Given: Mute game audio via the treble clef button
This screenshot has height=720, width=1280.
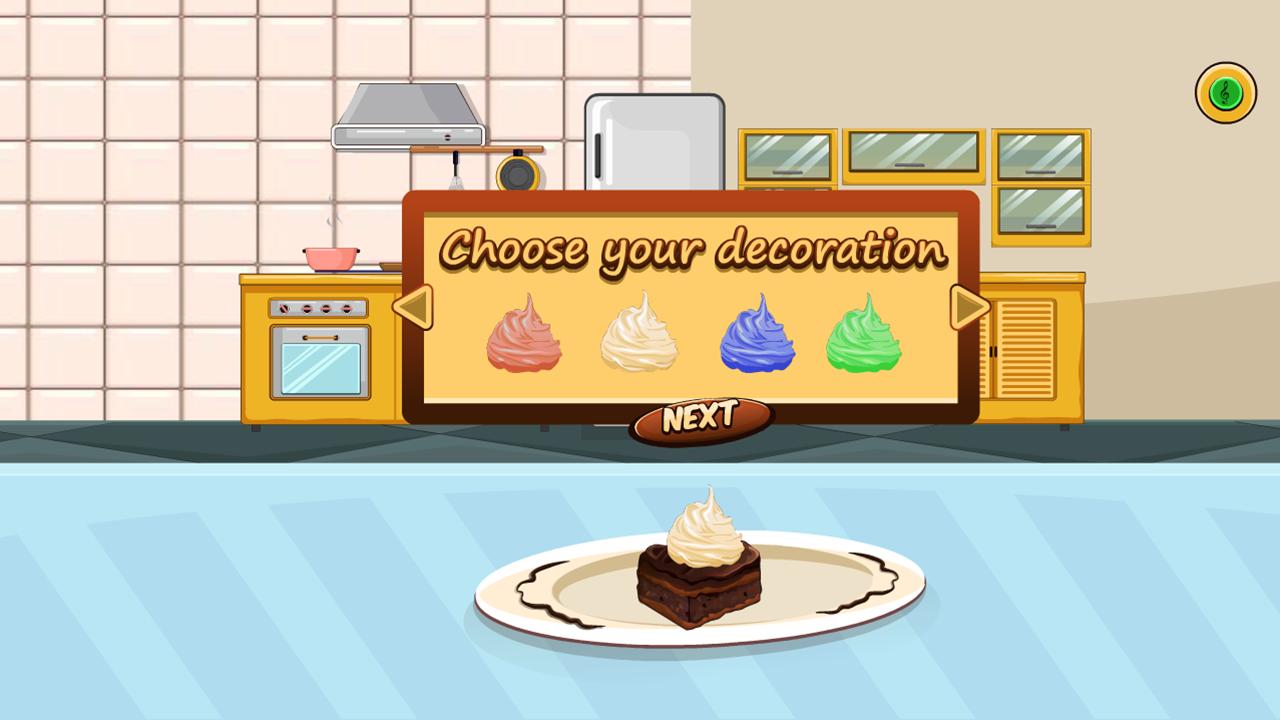Looking at the screenshot, I should 1225,91.
